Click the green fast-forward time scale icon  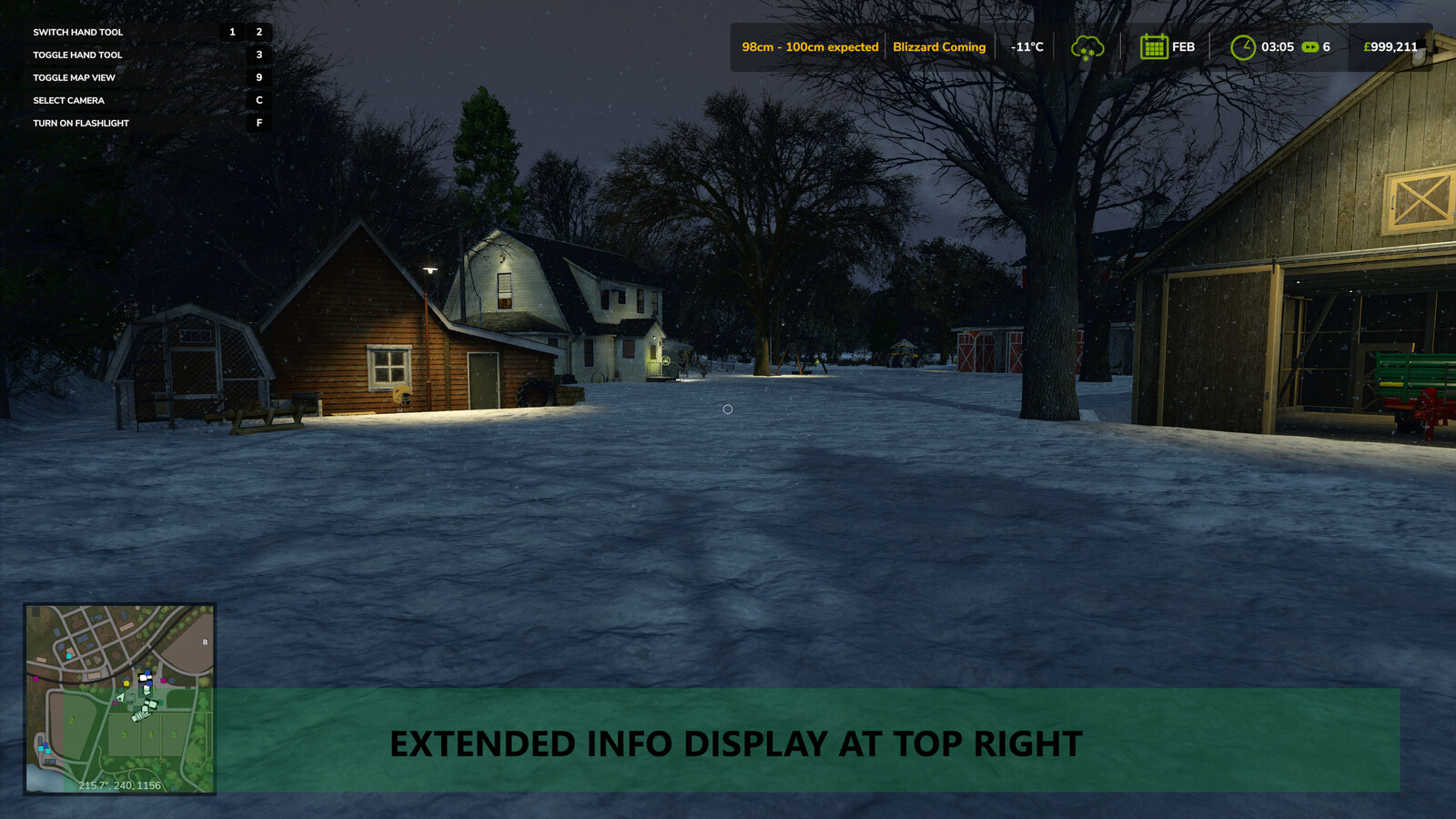tap(1311, 46)
